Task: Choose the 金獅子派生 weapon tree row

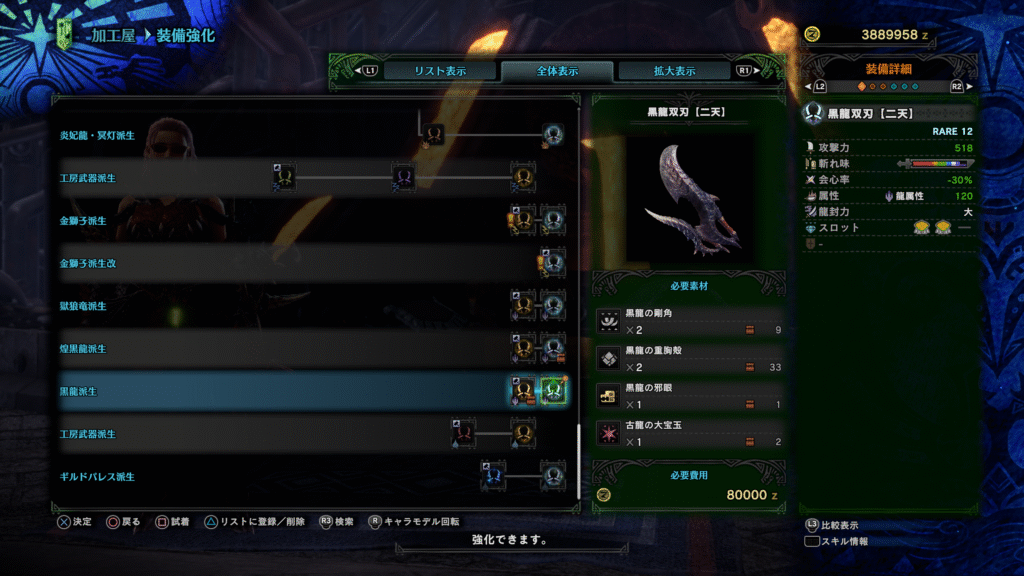Action: tap(83, 220)
